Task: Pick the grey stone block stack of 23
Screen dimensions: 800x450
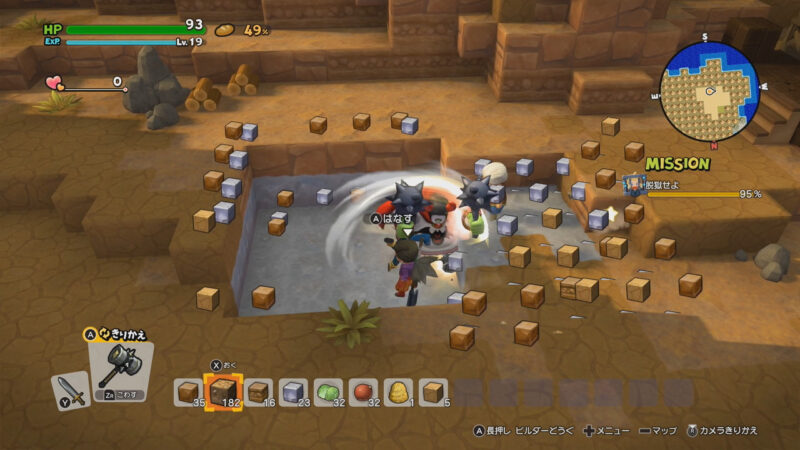Action: tap(293, 393)
